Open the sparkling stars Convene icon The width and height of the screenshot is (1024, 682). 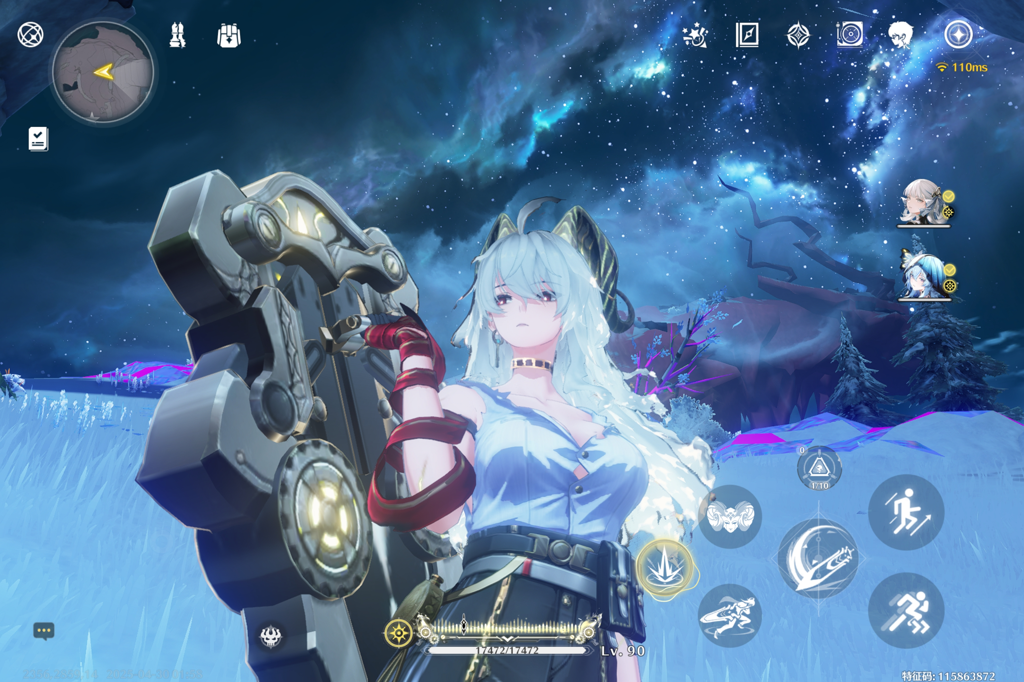(695, 36)
